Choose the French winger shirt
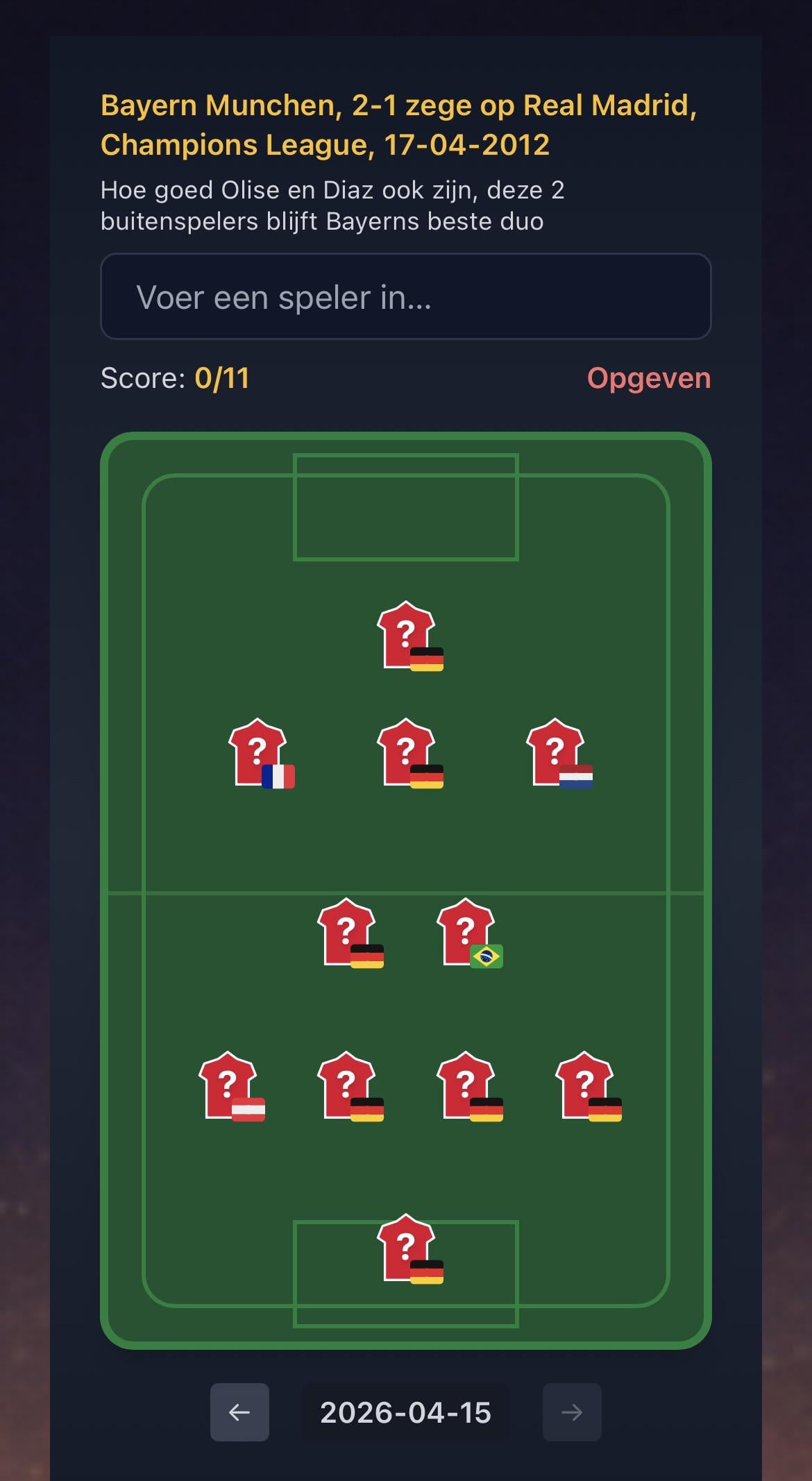This screenshot has height=1481, width=812. pos(258,753)
